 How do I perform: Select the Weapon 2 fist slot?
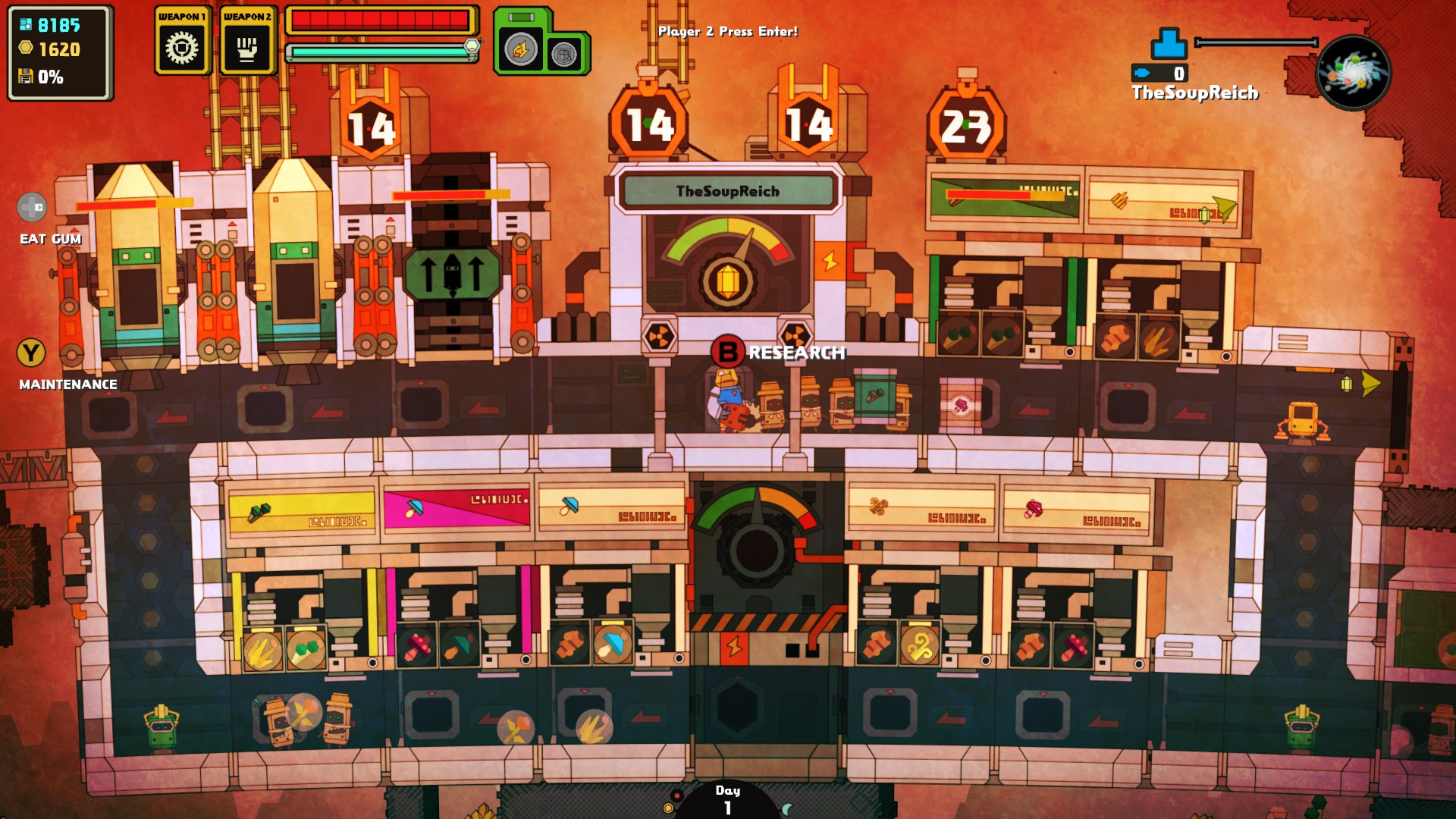click(246, 48)
